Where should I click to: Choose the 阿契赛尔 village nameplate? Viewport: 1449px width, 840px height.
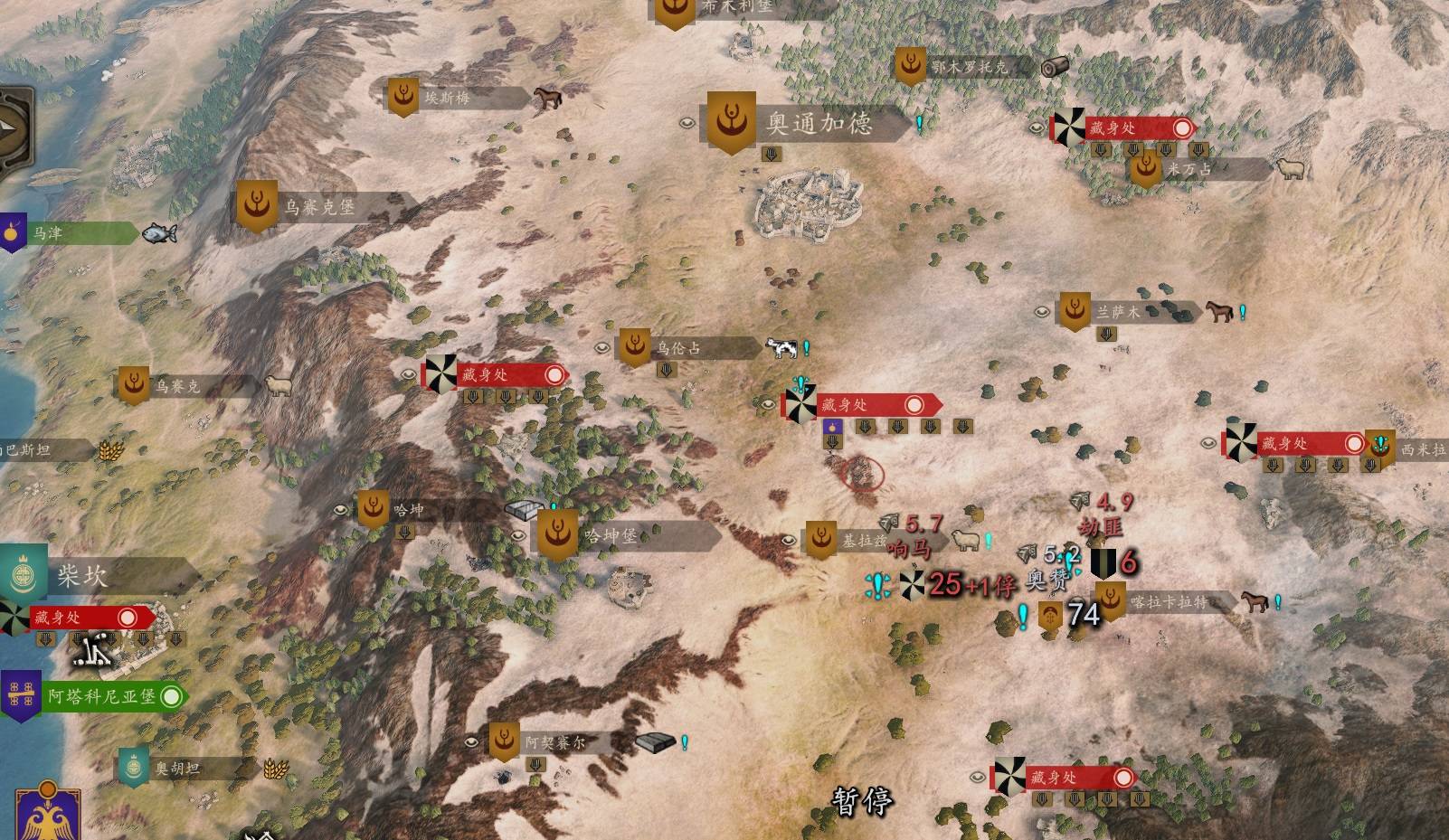click(554, 742)
